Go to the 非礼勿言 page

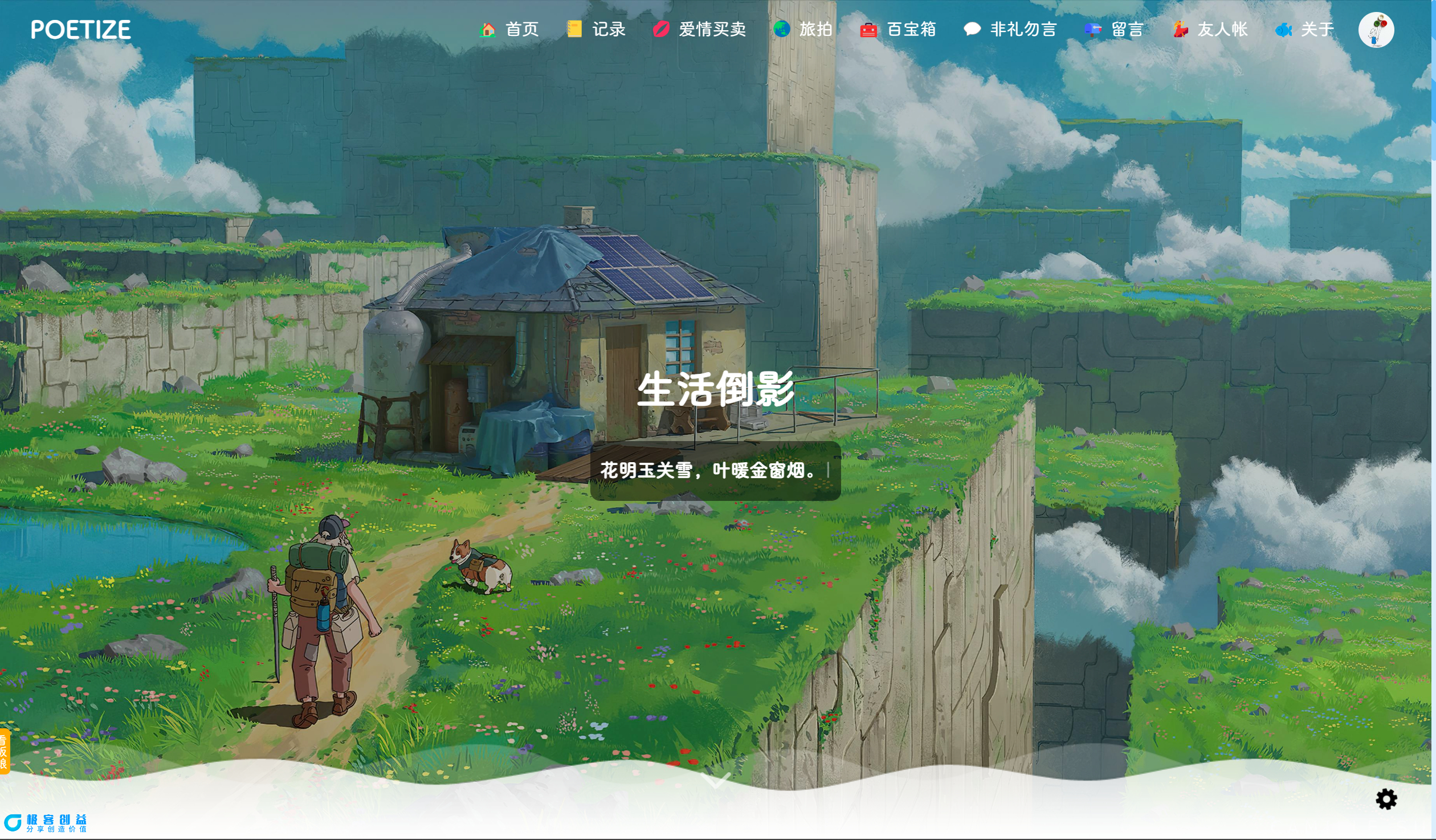tap(1023, 30)
